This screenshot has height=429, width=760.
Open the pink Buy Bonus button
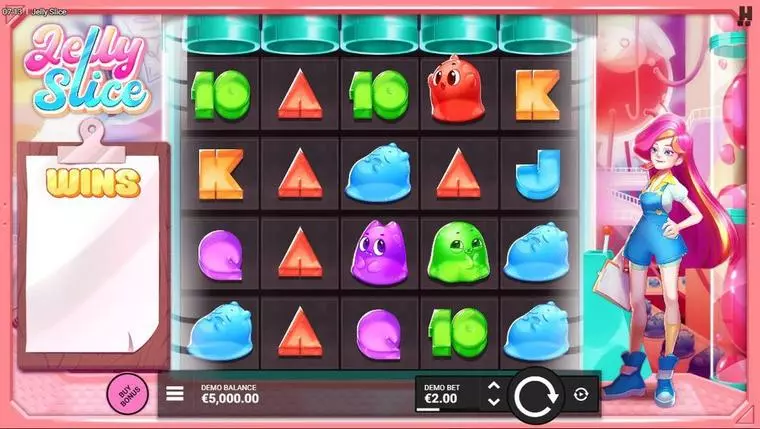pos(126,394)
